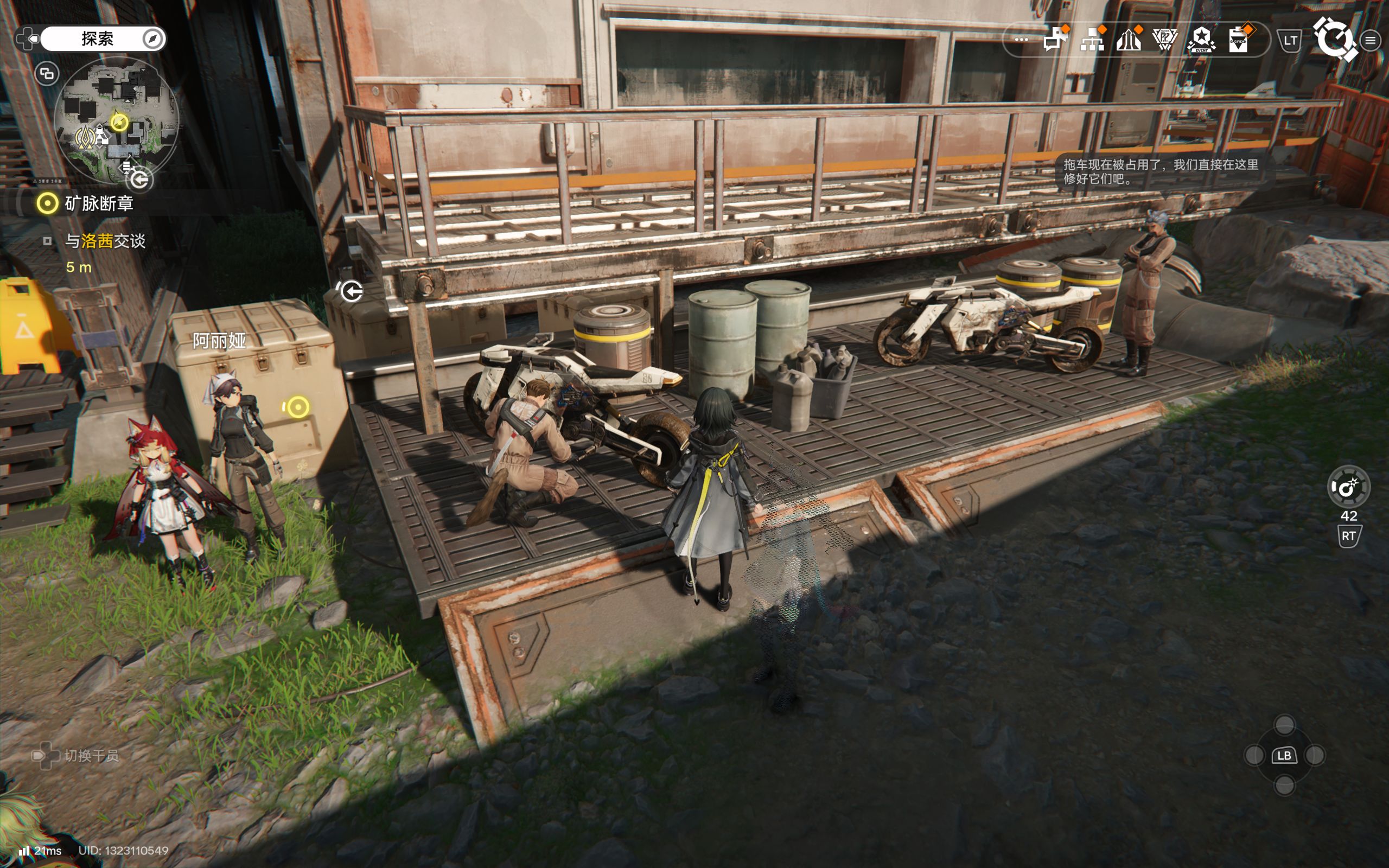
Task: Click the overlapping-squares button beside the minimap
Action: tap(47, 74)
